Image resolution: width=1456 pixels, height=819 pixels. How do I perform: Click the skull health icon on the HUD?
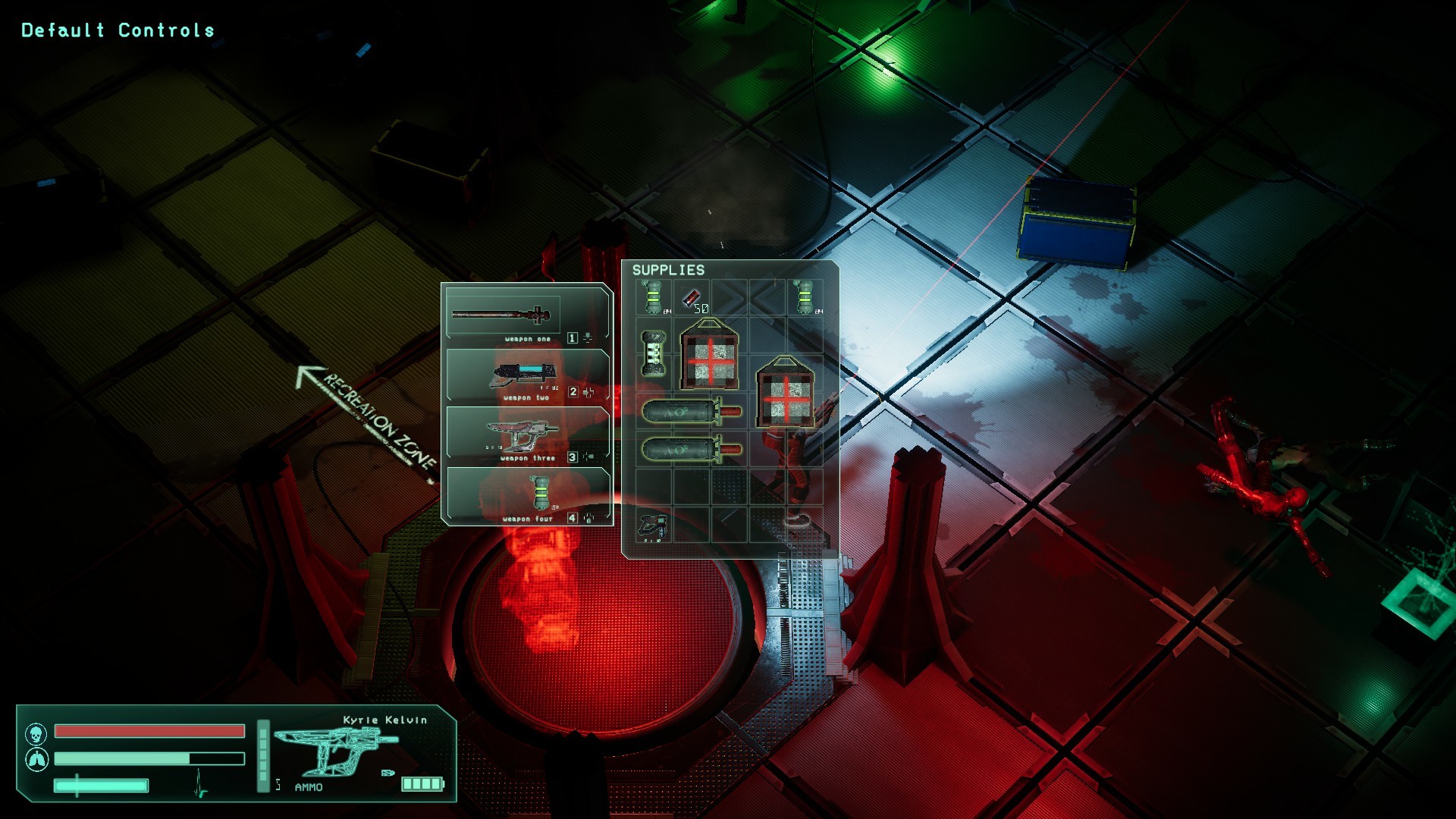coord(36,733)
